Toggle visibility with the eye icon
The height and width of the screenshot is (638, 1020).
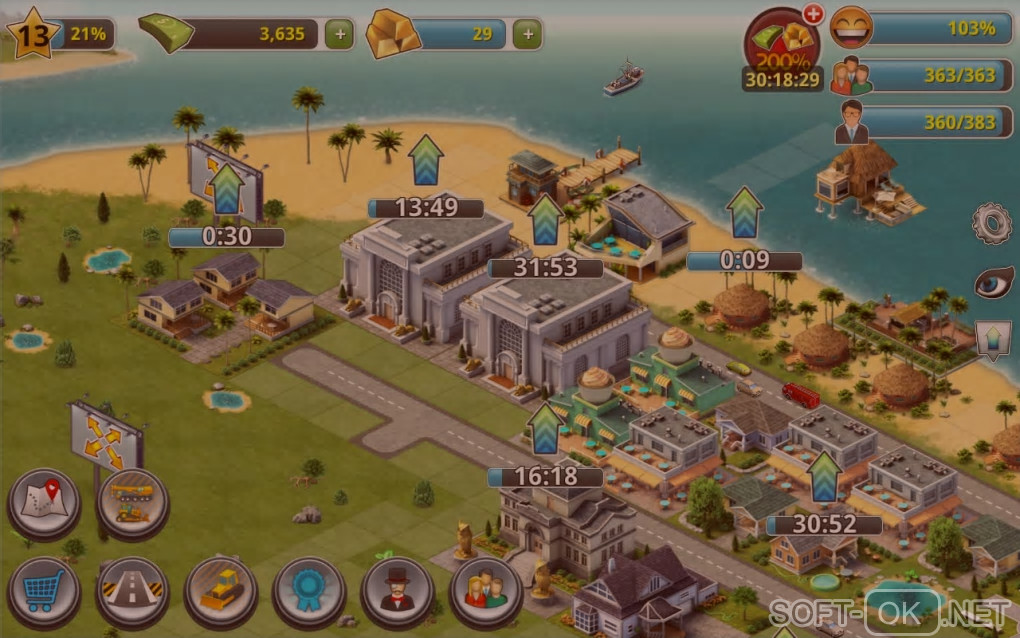[993, 283]
